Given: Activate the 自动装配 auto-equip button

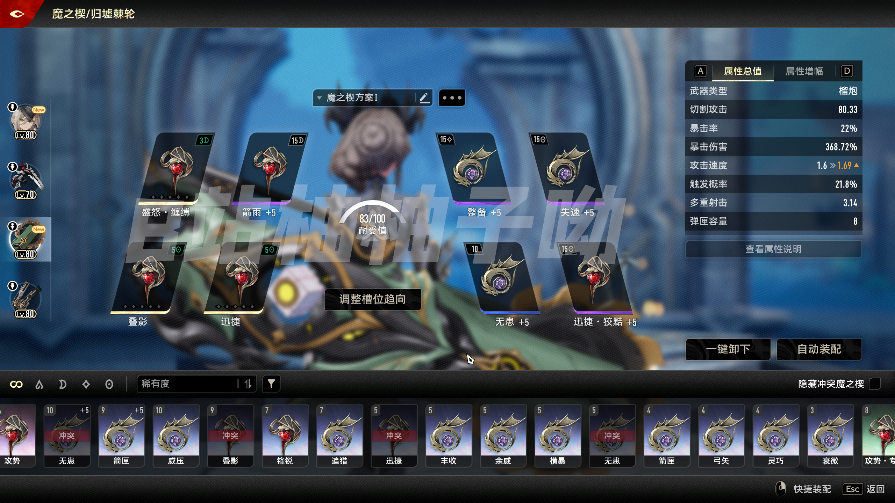Looking at the screenshot, I should 818,349.
